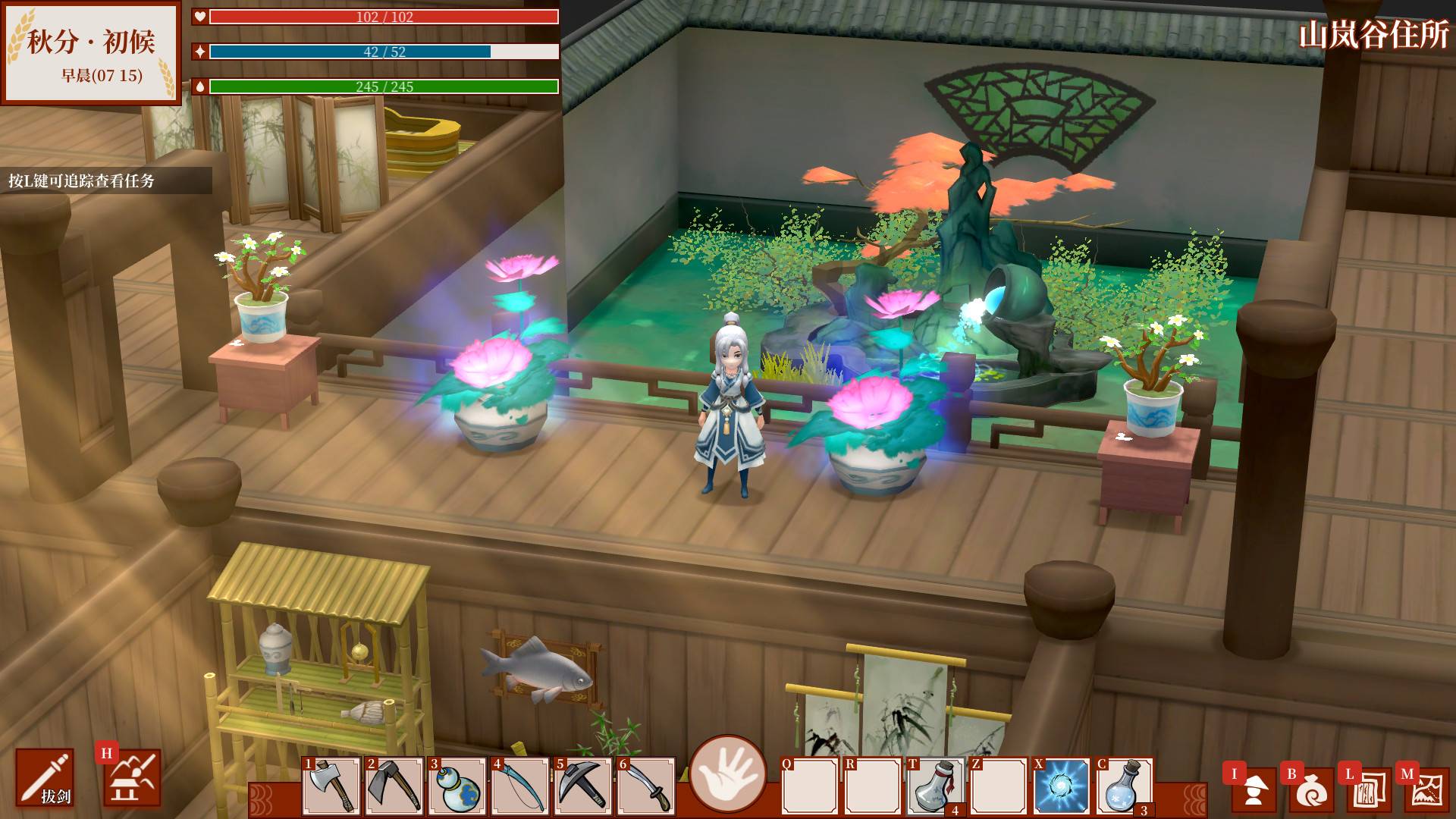This screenshot has height=819, width=1456.
Task: Select the sickle hotbar slot
Action: tap(520, 786)
